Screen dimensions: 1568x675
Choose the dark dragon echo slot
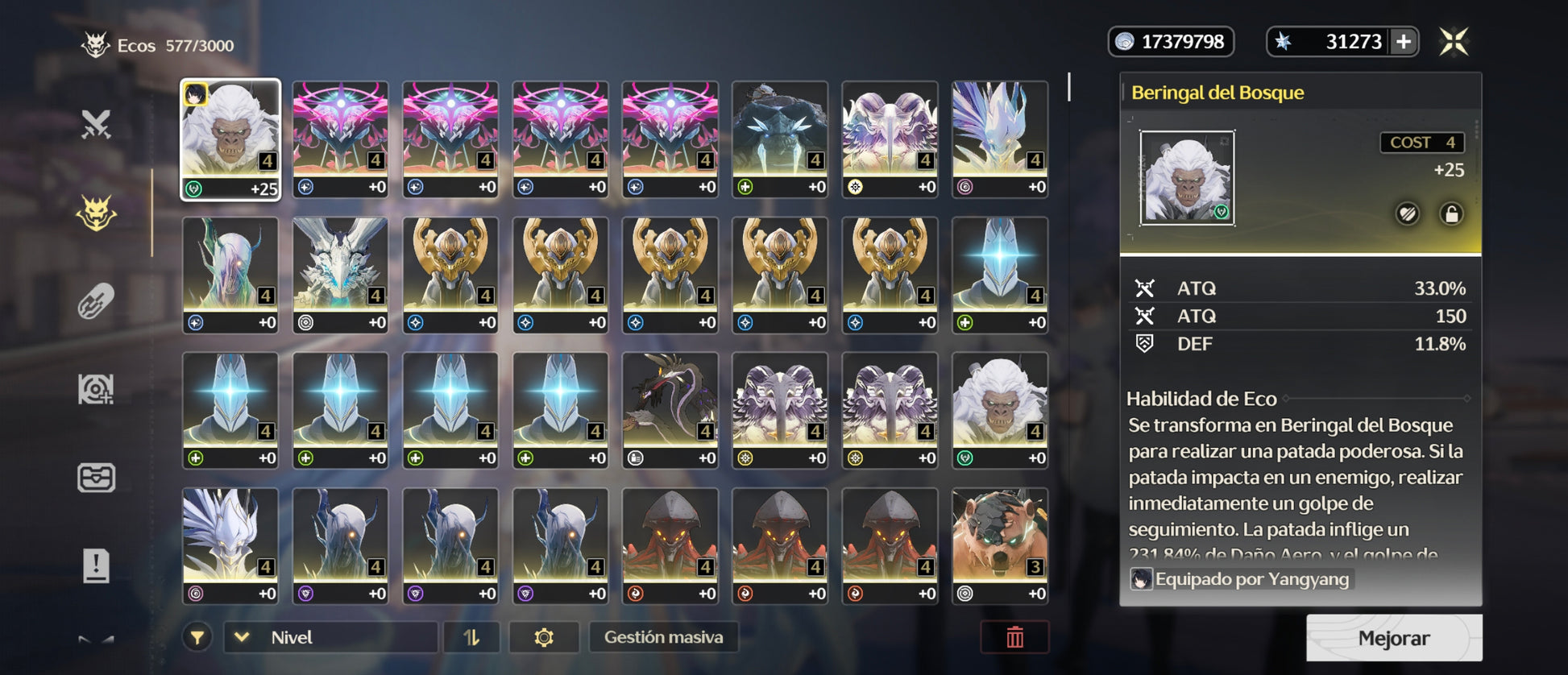(670, 410)
